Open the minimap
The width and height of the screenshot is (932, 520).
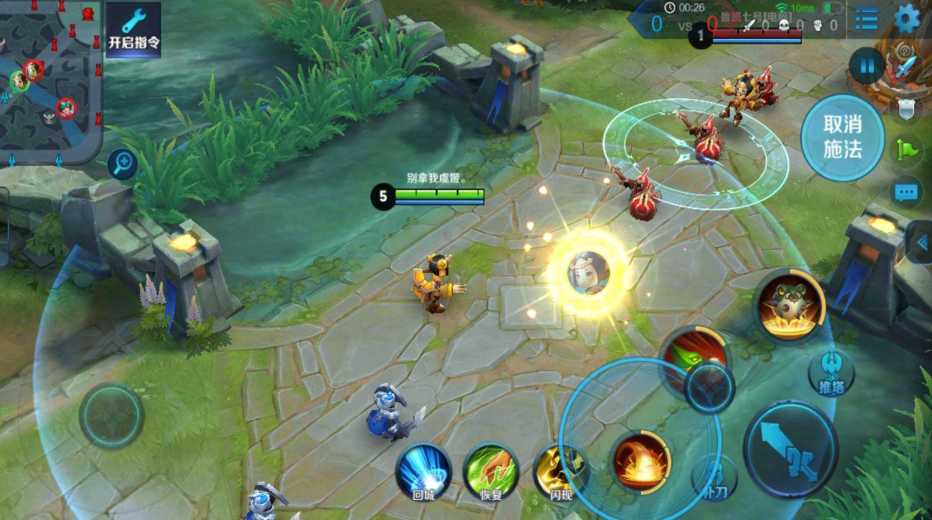pos(48,75)
